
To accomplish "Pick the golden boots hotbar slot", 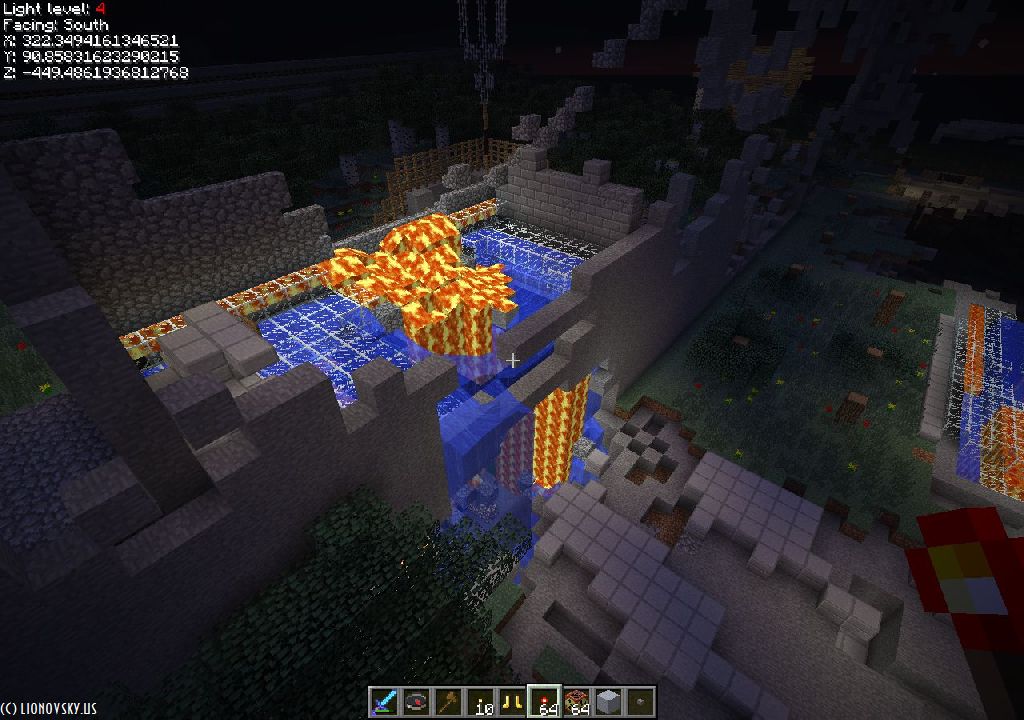I will coord(513,702).
